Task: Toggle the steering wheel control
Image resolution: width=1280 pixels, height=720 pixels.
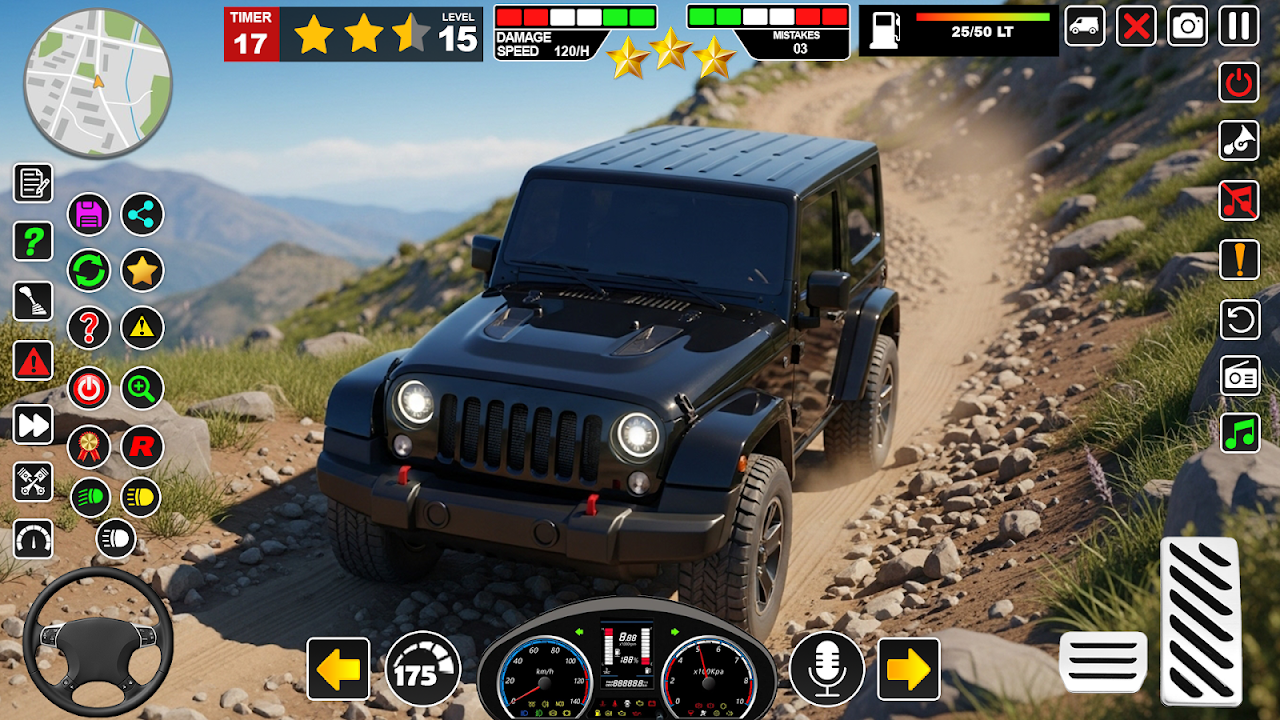Action: [97, 642]
